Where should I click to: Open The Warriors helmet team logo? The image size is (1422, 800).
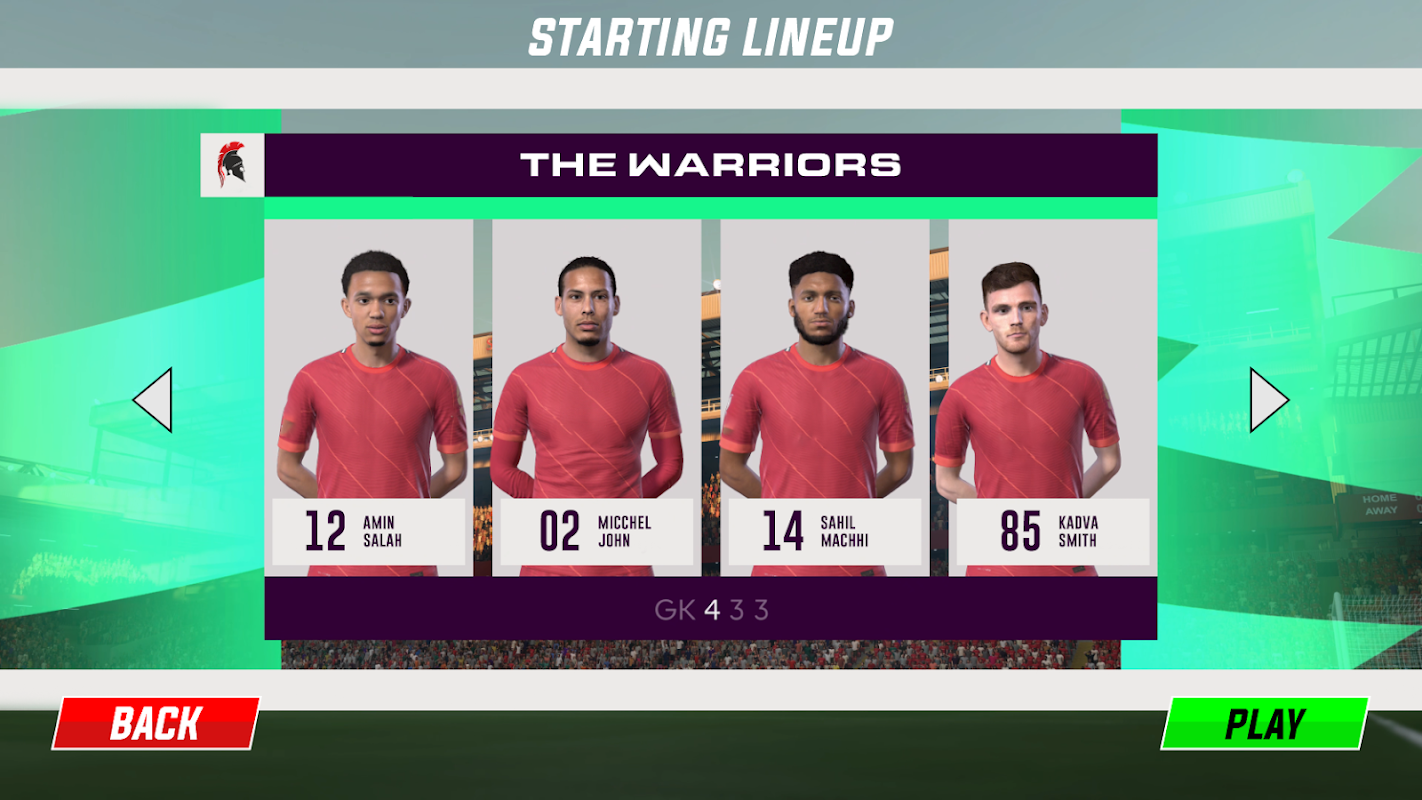tap(232, 165)
